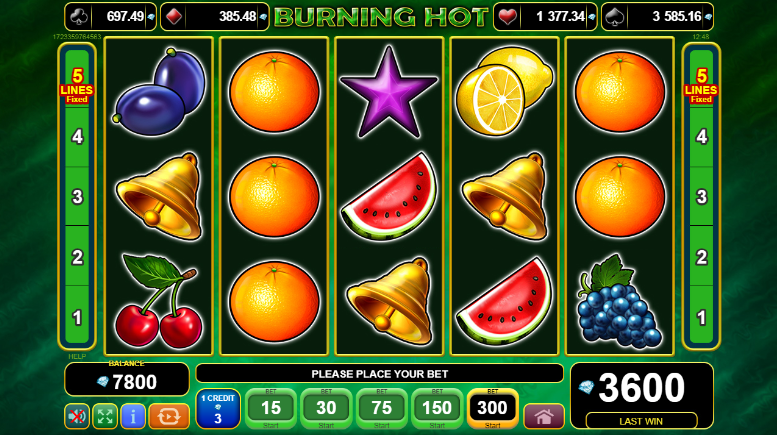This screenshot has height=435, width=777.
Task: Show the spades jackpot panel
Action: point(657,16)
